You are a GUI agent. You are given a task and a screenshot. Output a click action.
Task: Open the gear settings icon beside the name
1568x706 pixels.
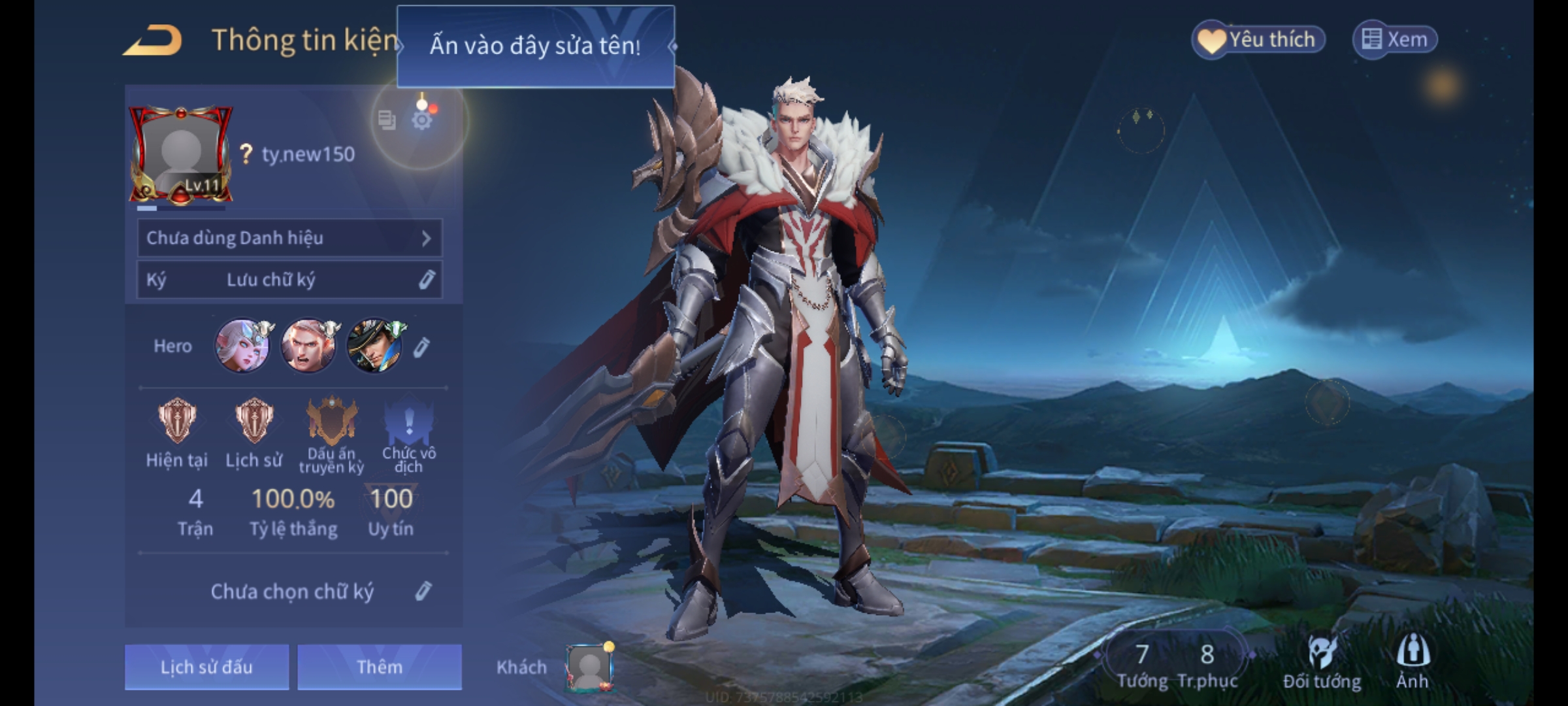[422, 120]
